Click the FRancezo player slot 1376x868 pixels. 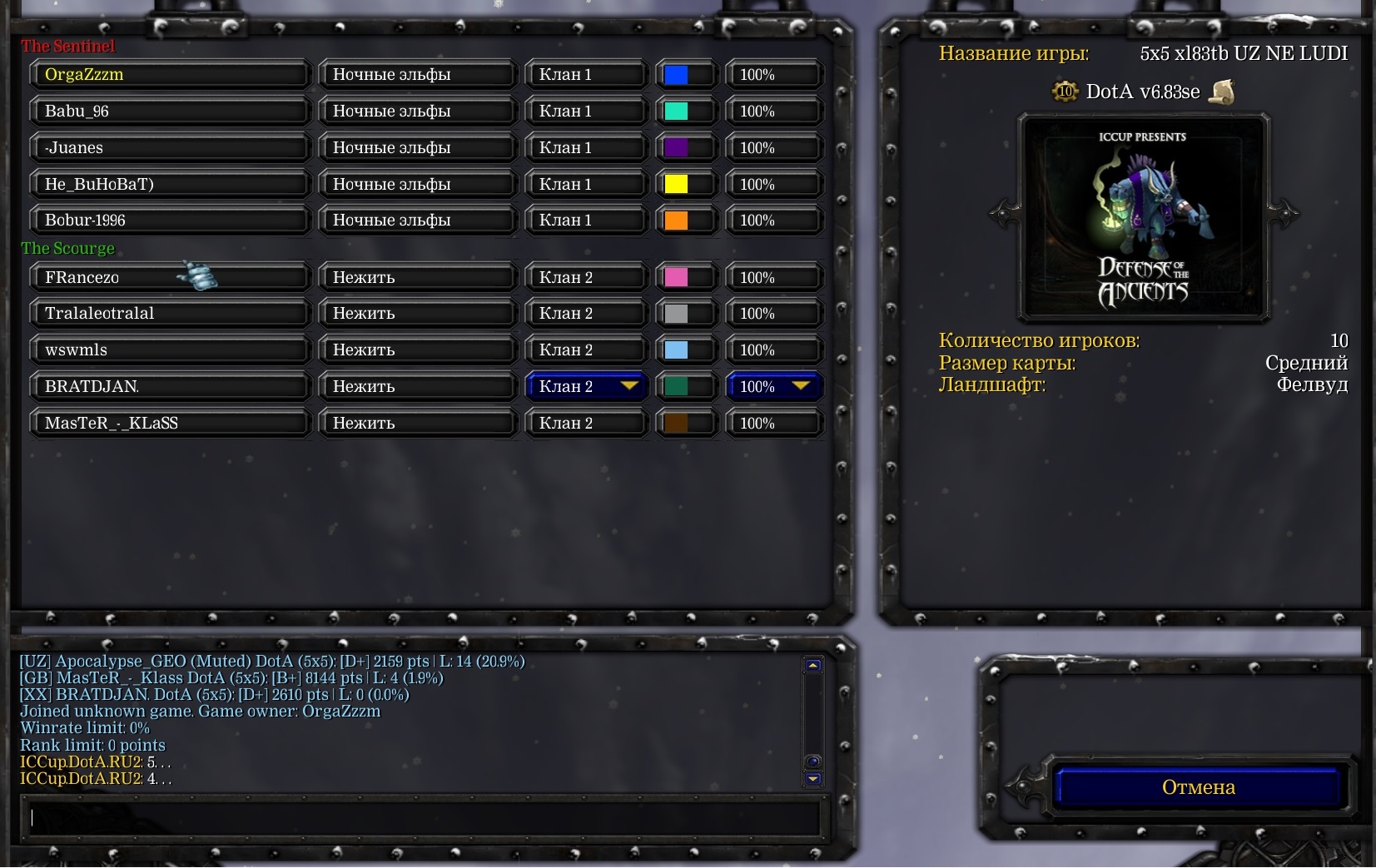click(x=170, y=277)
